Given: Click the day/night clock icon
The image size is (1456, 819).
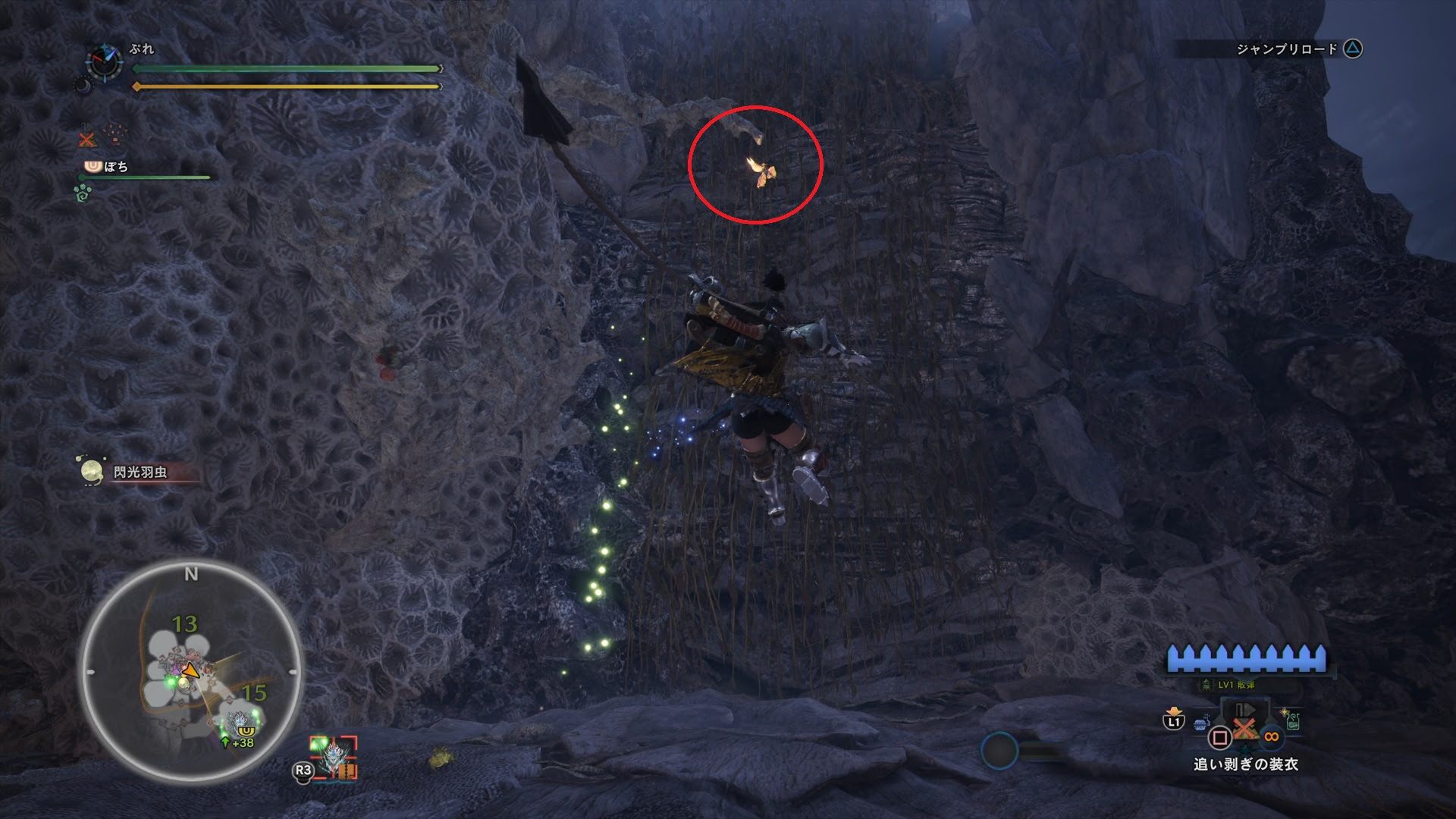Looking at the screenshot, I should (104, 62).
